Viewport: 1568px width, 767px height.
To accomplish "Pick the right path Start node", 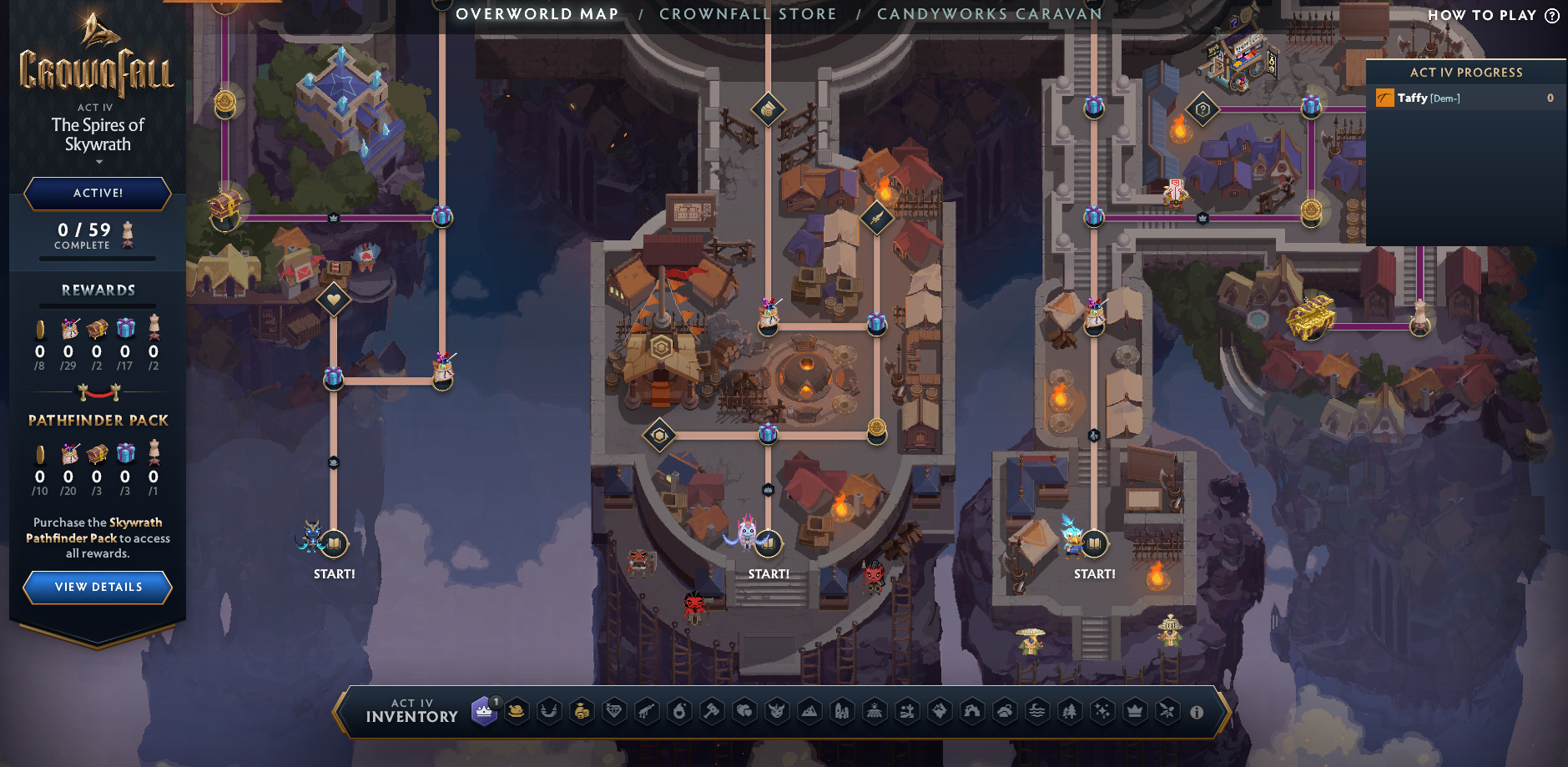I will point(1094,544).
